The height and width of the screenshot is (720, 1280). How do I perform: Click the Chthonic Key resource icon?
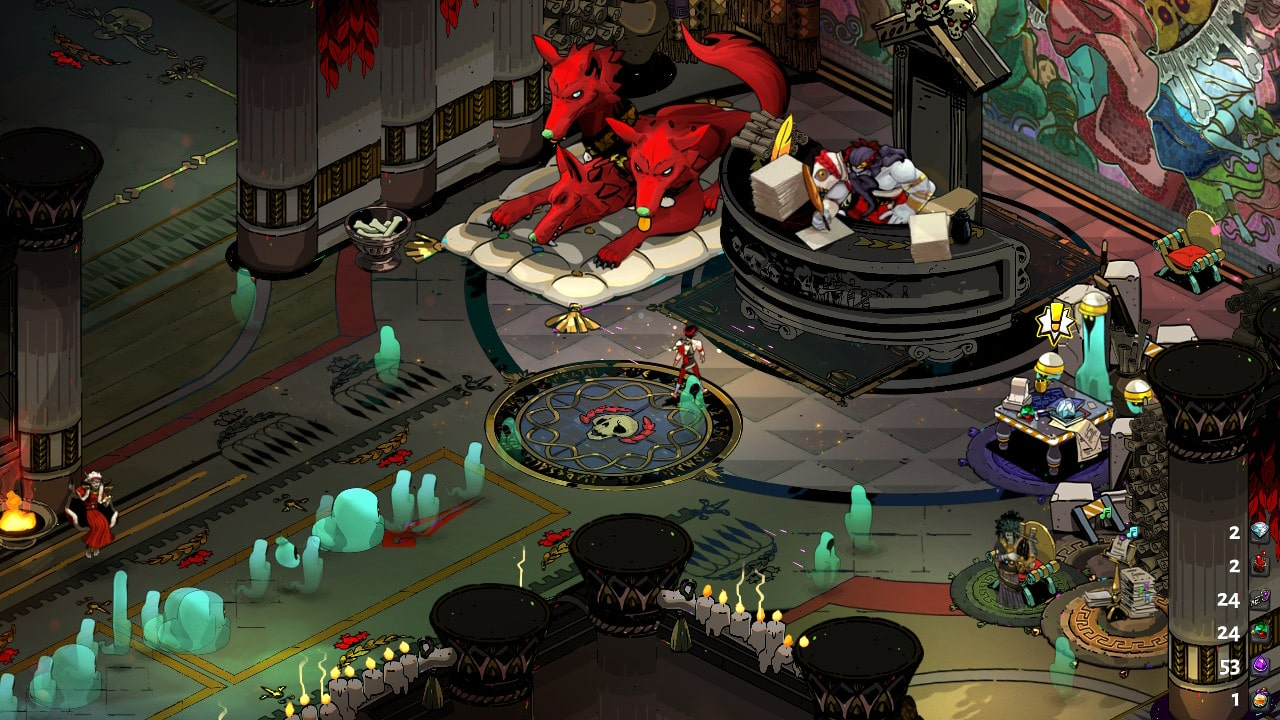[1260, 599]
